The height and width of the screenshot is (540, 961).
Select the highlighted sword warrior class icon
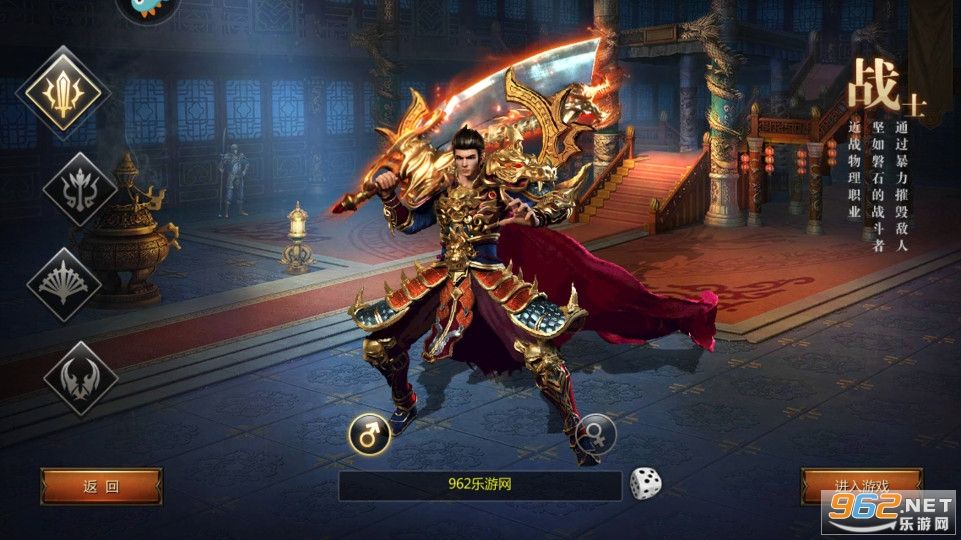[64, 93]
